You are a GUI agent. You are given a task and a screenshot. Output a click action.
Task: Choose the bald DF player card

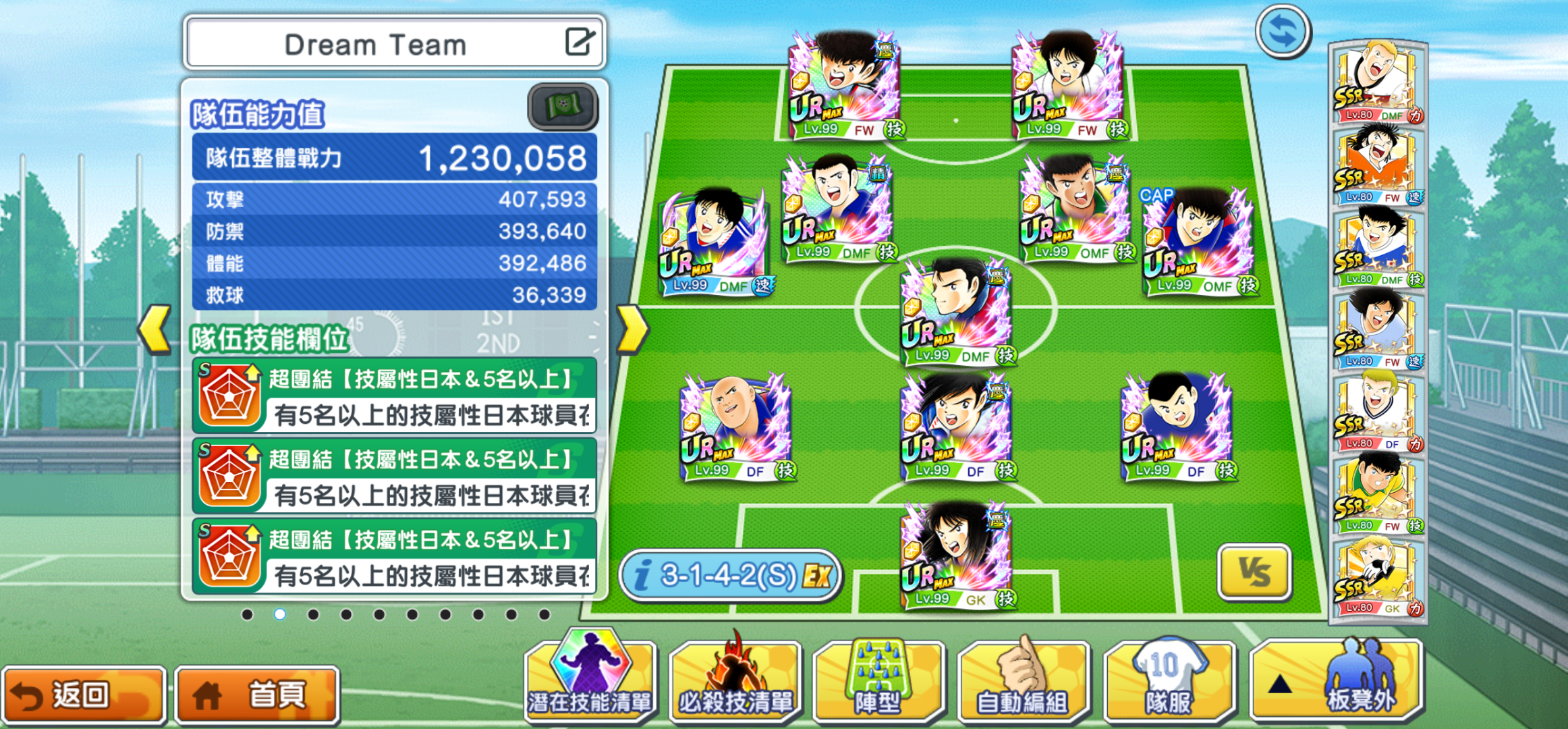coord(735,427)
